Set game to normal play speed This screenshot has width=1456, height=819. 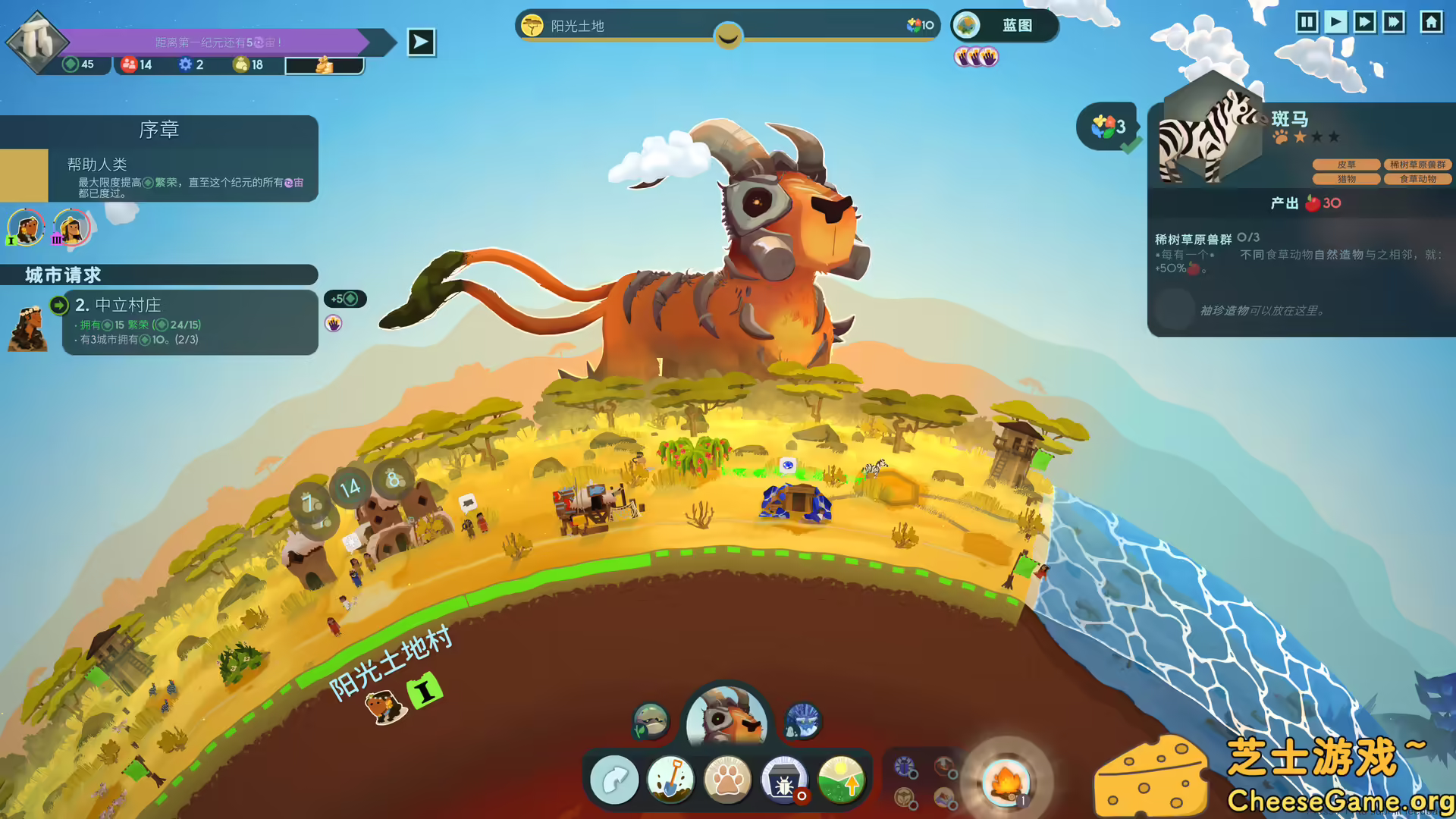click(x=1335, y=22)
